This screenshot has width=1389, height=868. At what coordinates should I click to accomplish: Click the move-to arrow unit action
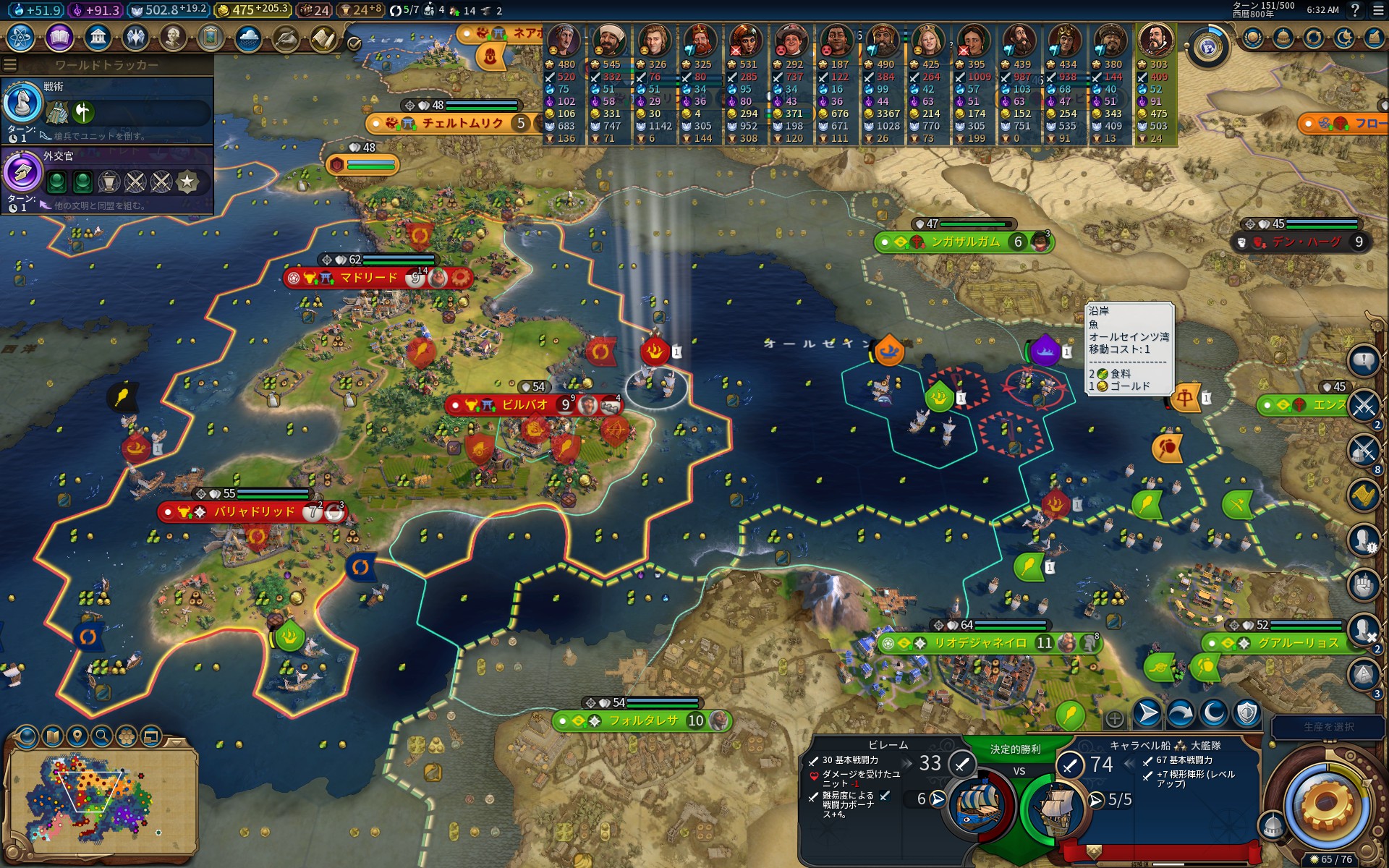point(1147,714)
